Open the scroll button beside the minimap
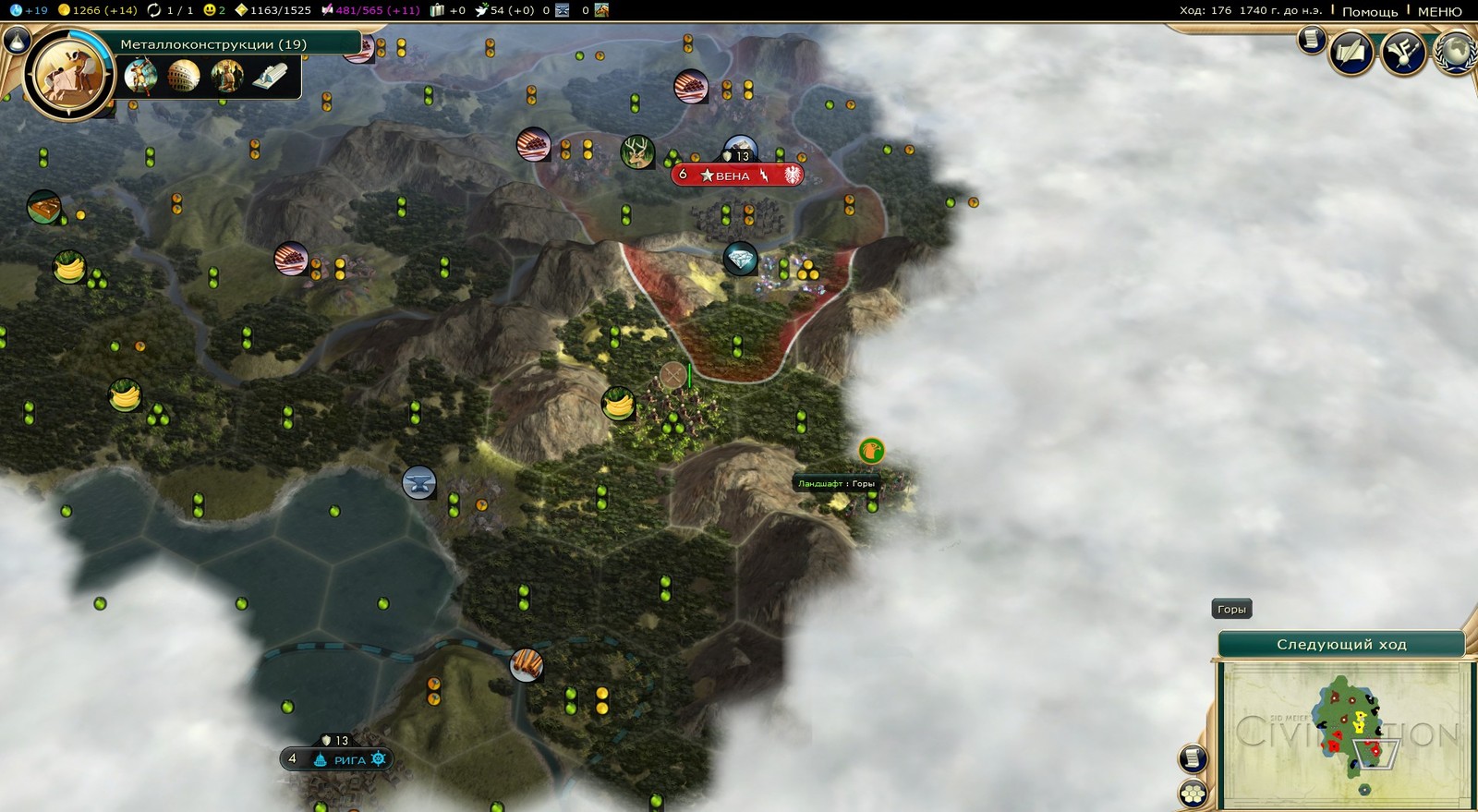 click(1193, 758)
